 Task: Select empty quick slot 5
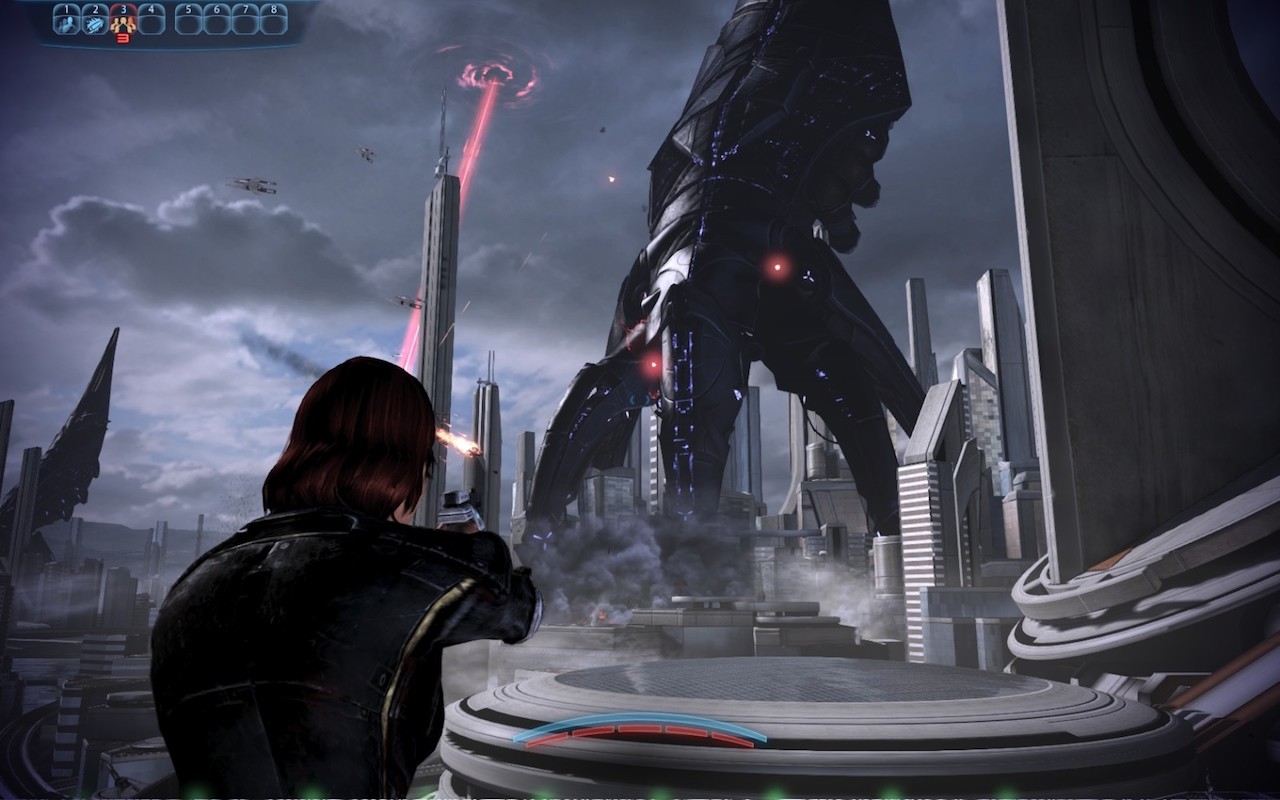click(x=189, y=20)
